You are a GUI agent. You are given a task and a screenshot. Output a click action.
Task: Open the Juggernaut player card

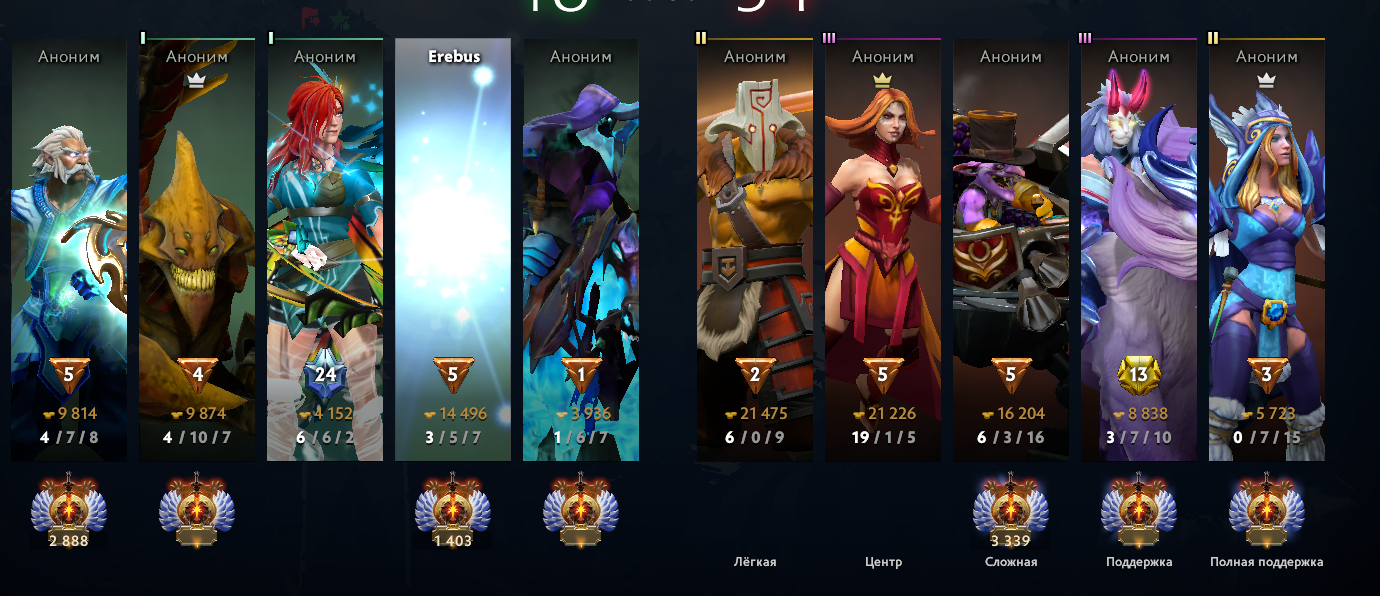pos(755,250)
